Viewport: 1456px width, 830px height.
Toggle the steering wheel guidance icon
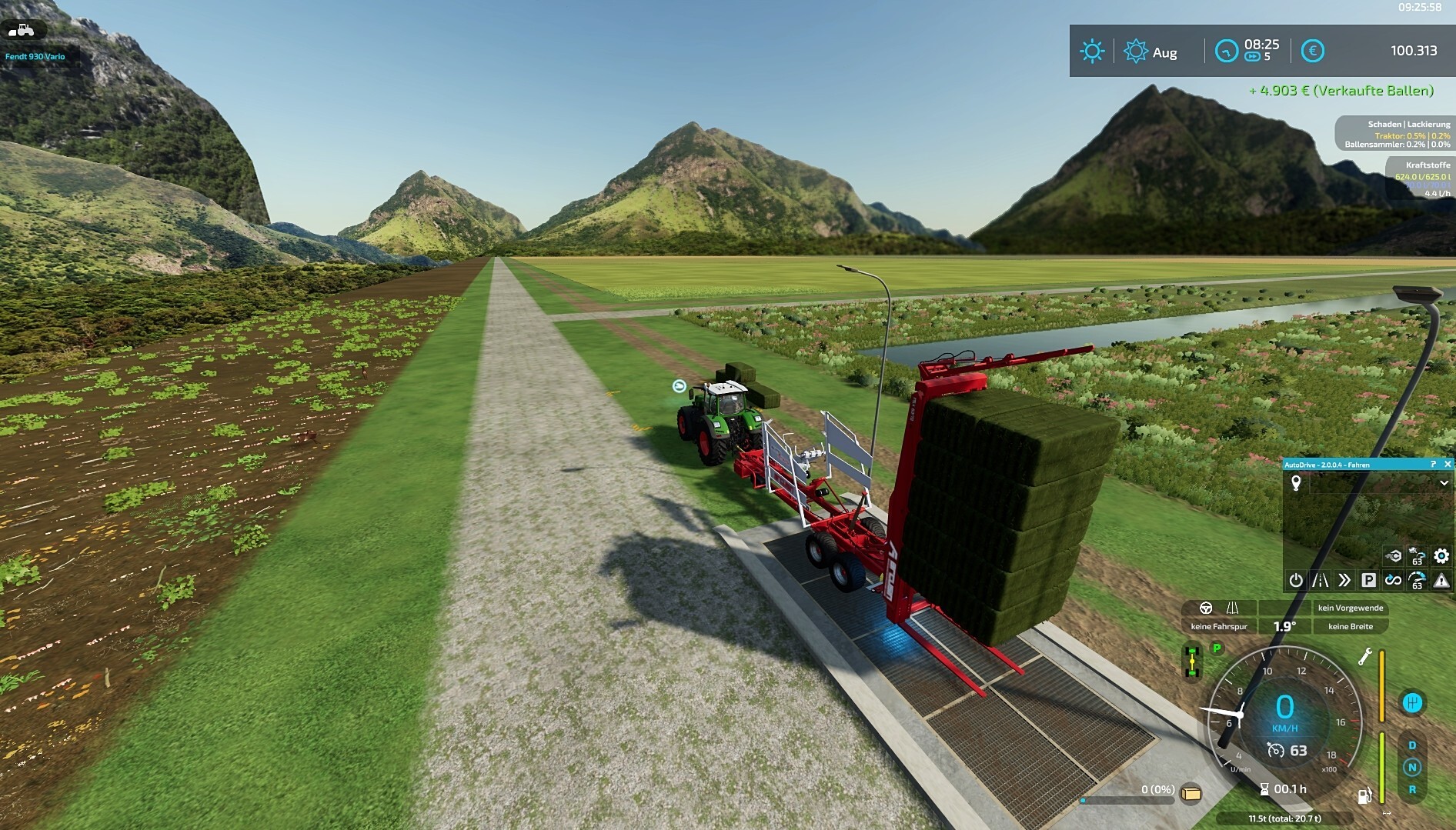pyautogui.click(x=1206, y=608)
